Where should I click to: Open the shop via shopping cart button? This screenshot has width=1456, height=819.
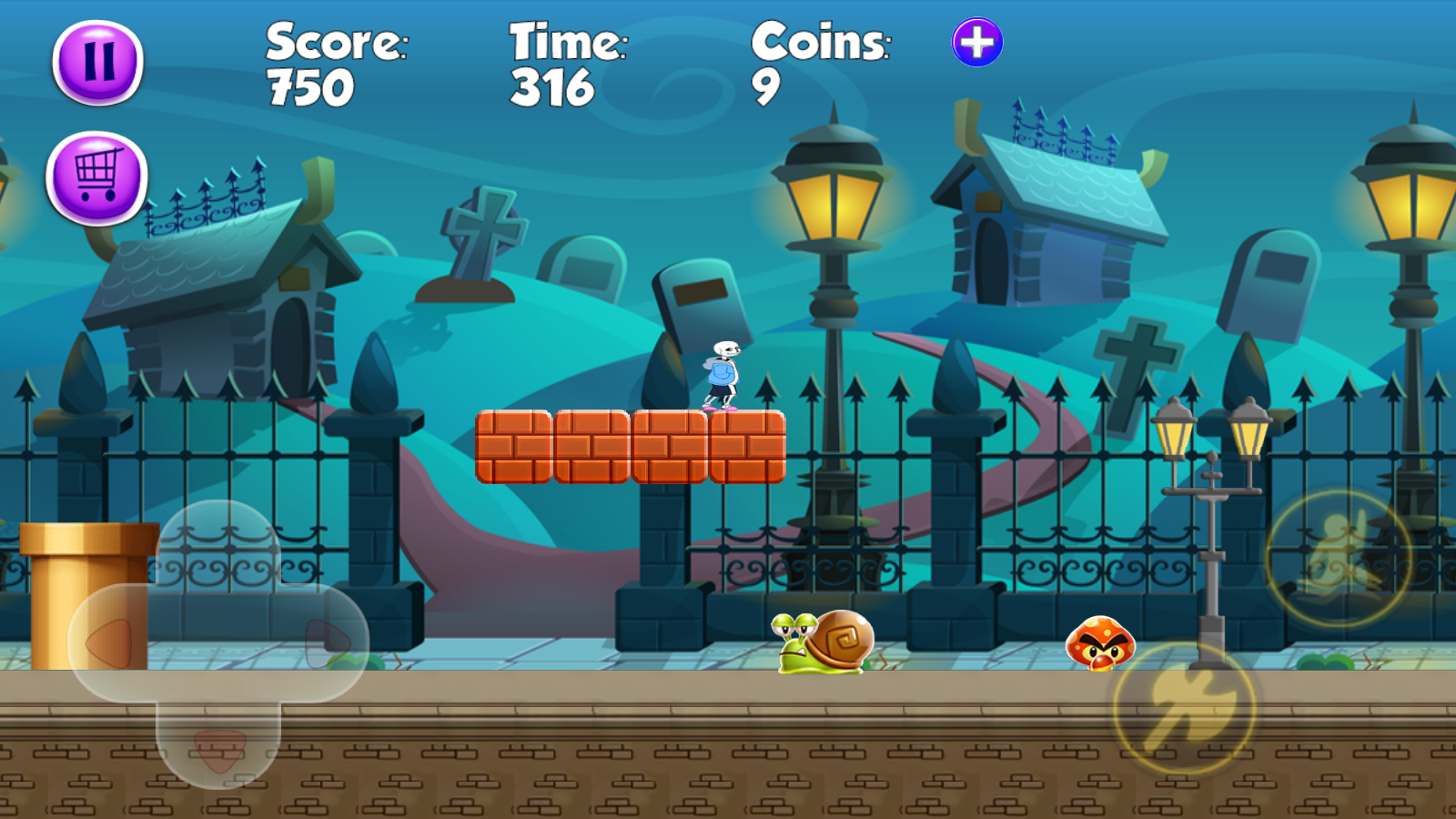click(96, 177)
